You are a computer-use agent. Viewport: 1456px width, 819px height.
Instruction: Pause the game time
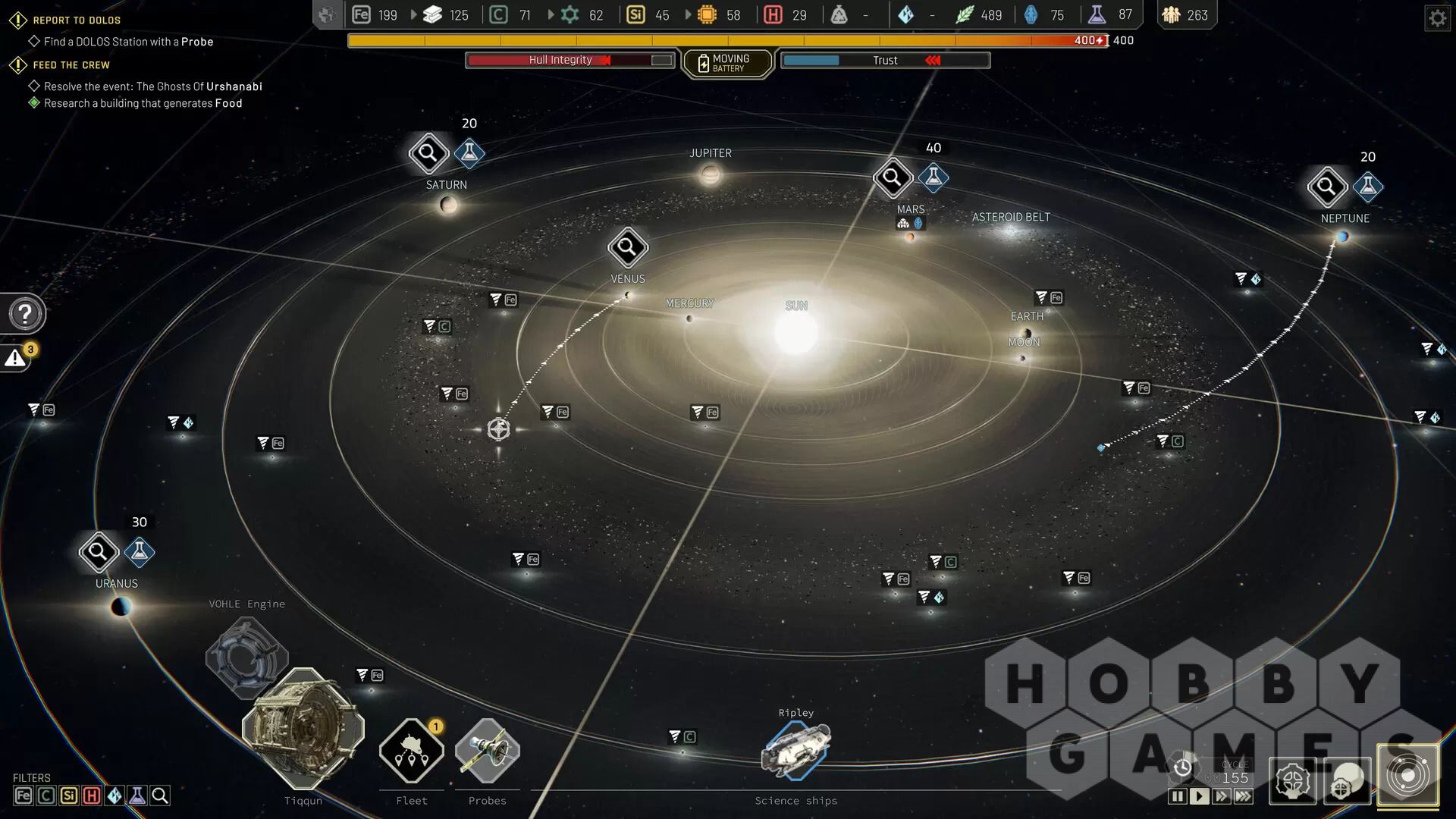click(1177, 796)
